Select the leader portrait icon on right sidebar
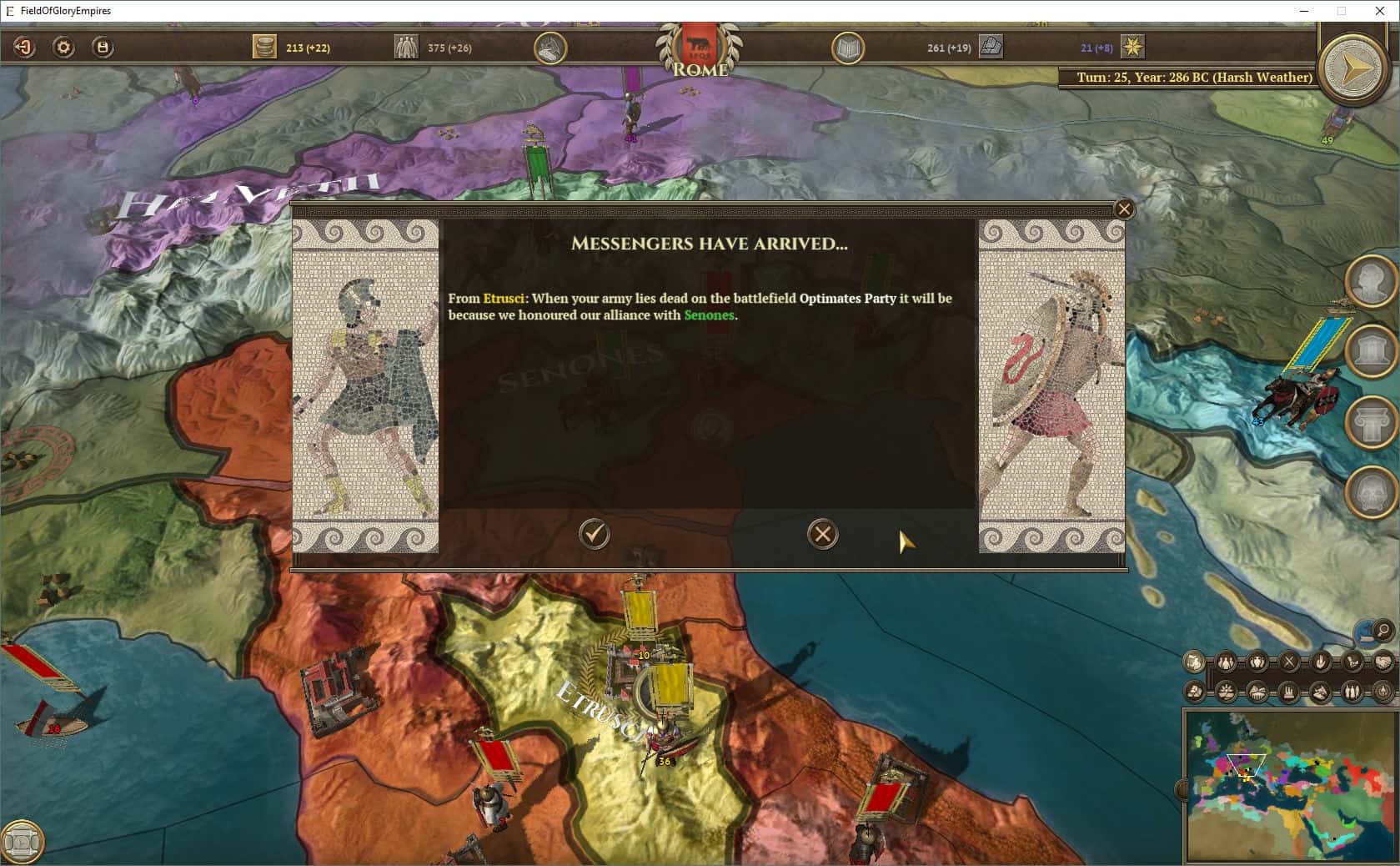The image size is (1400, 866). [1372, 282]
